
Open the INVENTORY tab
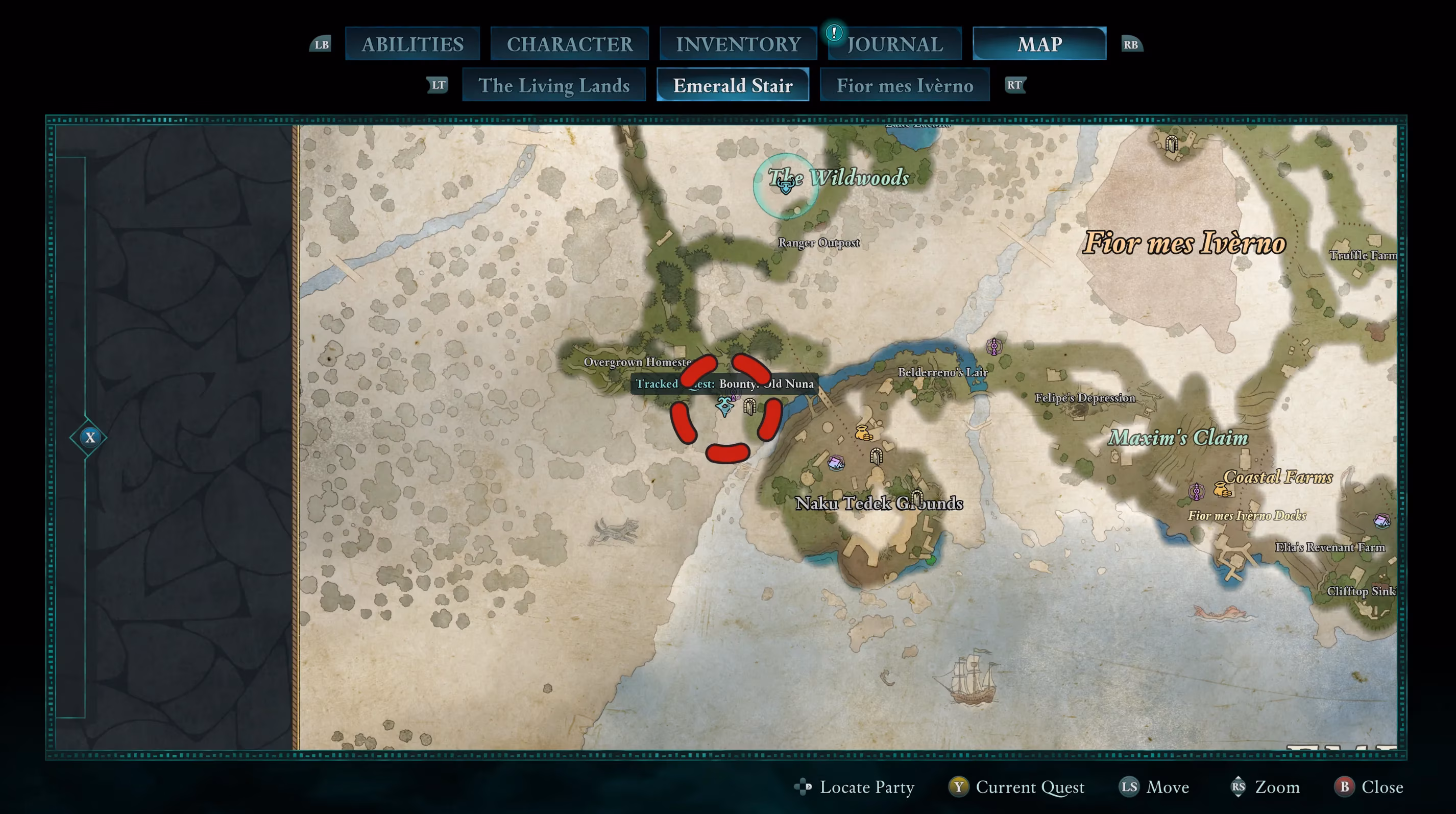pos(738,43)
